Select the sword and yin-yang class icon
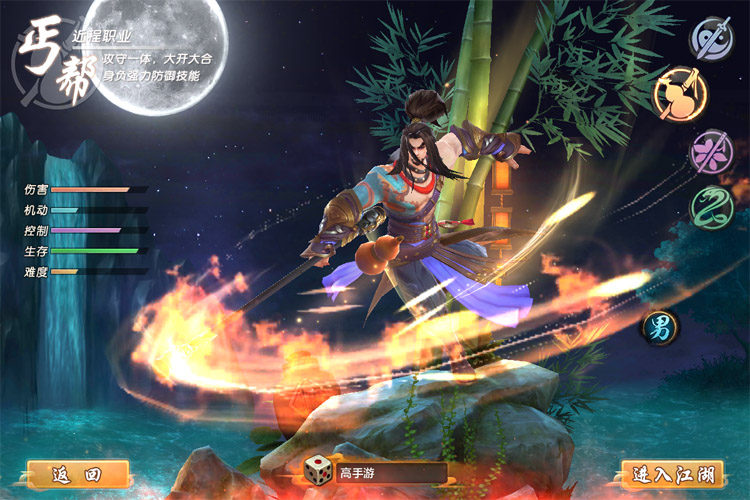Screen dimensions: 750x500 tap(713, 38)
